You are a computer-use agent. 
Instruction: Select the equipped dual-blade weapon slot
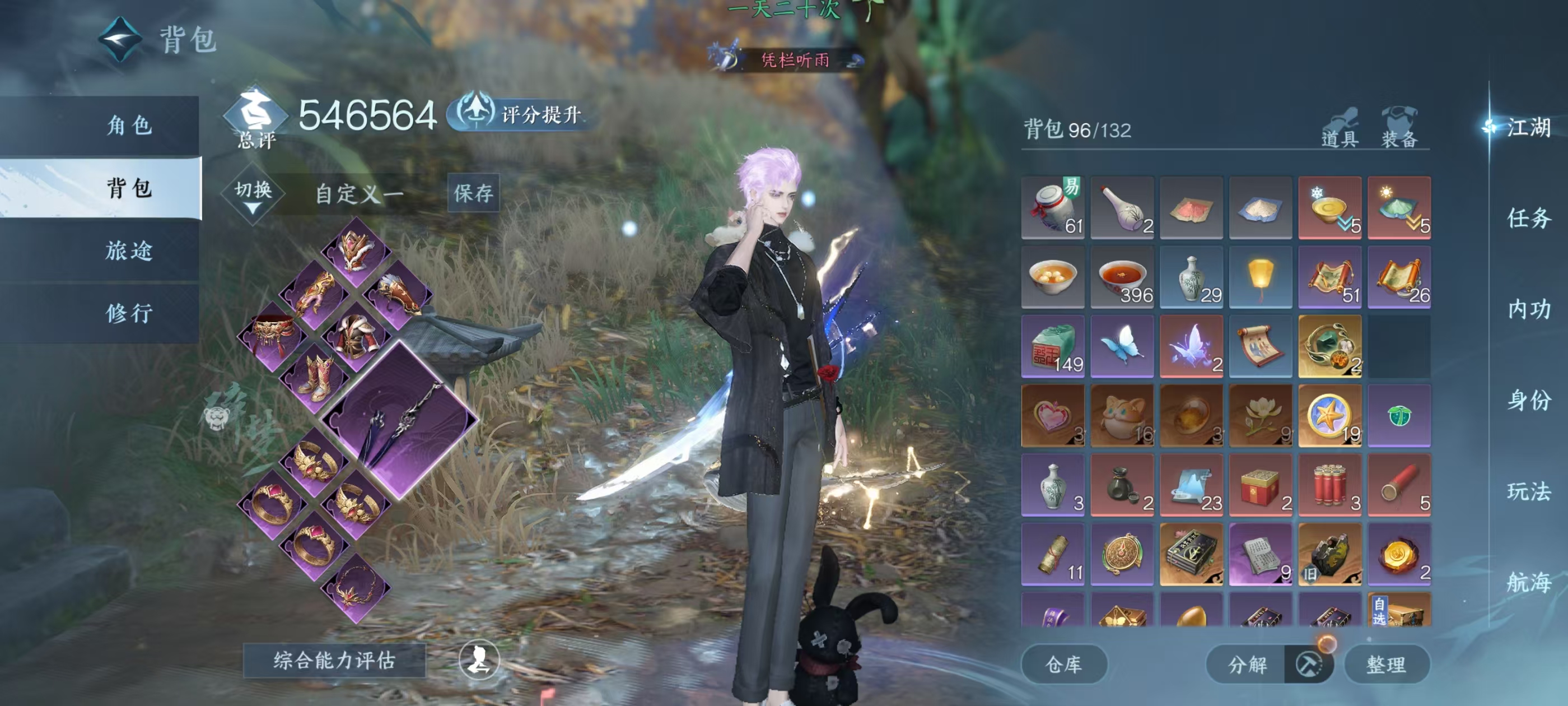coord(400,419)
